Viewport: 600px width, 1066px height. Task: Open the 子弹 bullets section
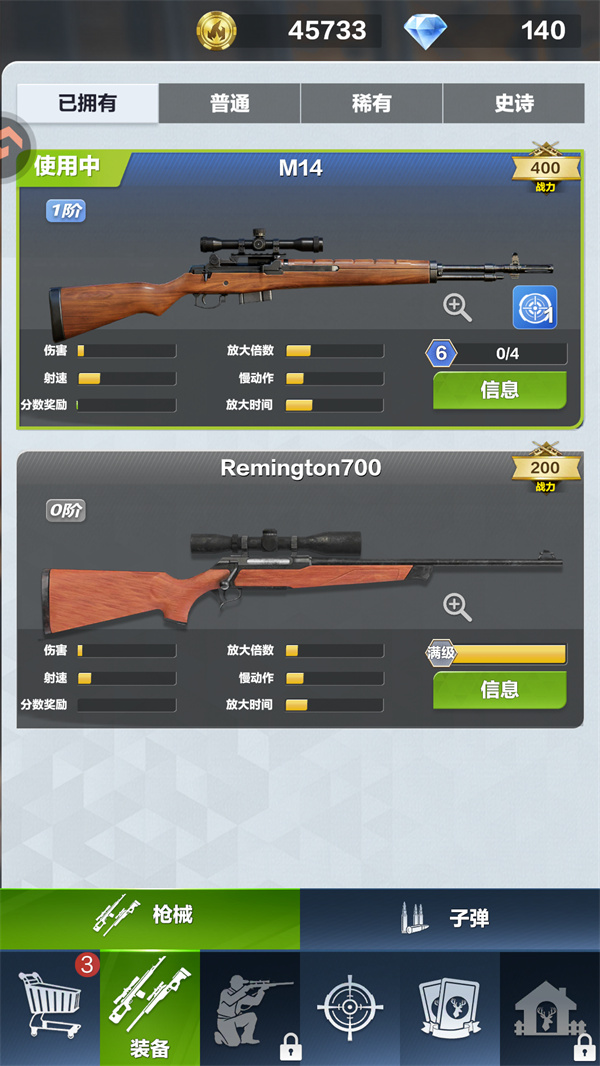[450, 917]
